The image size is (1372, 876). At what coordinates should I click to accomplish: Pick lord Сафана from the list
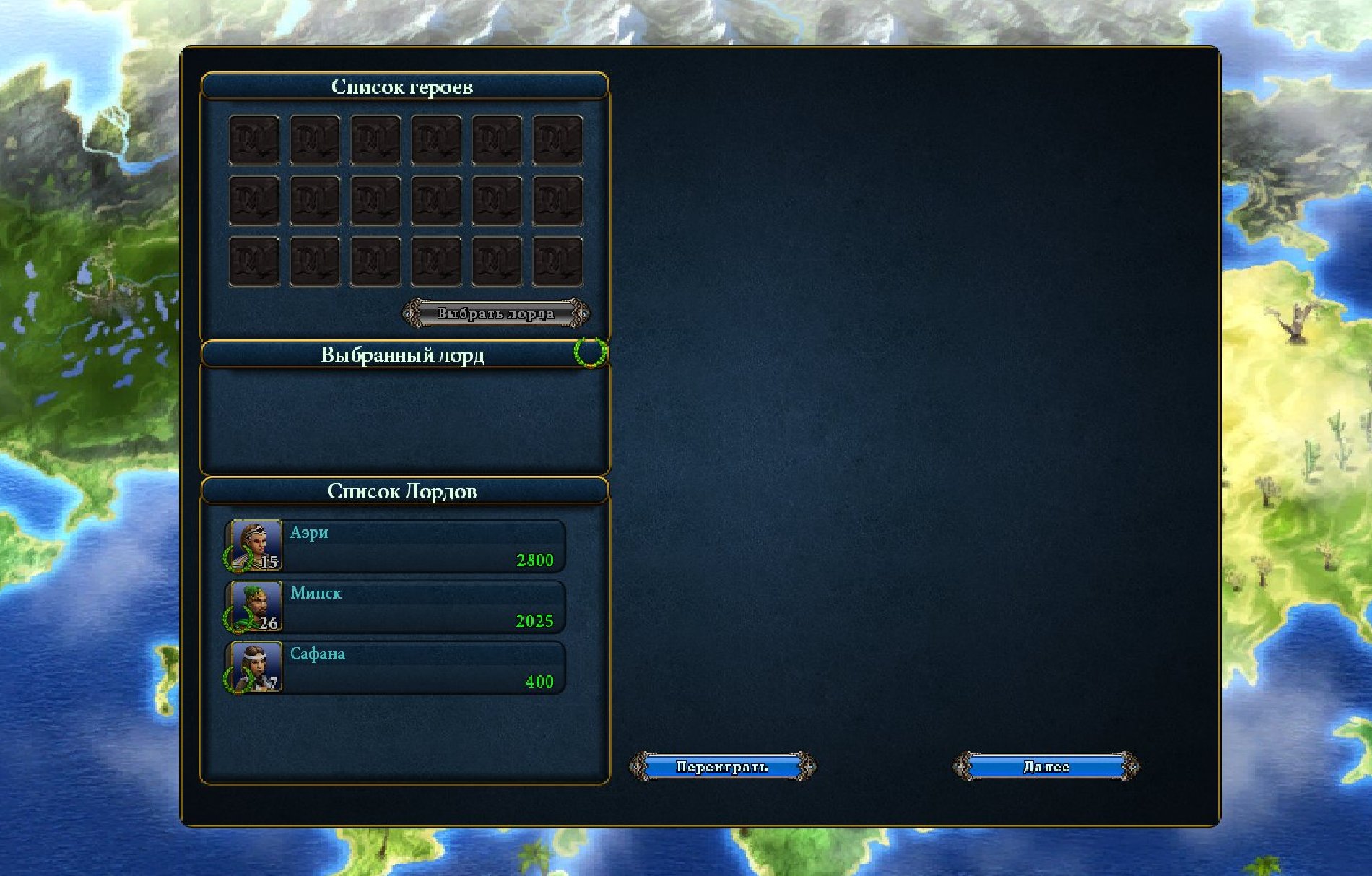(x=422, y=667)
